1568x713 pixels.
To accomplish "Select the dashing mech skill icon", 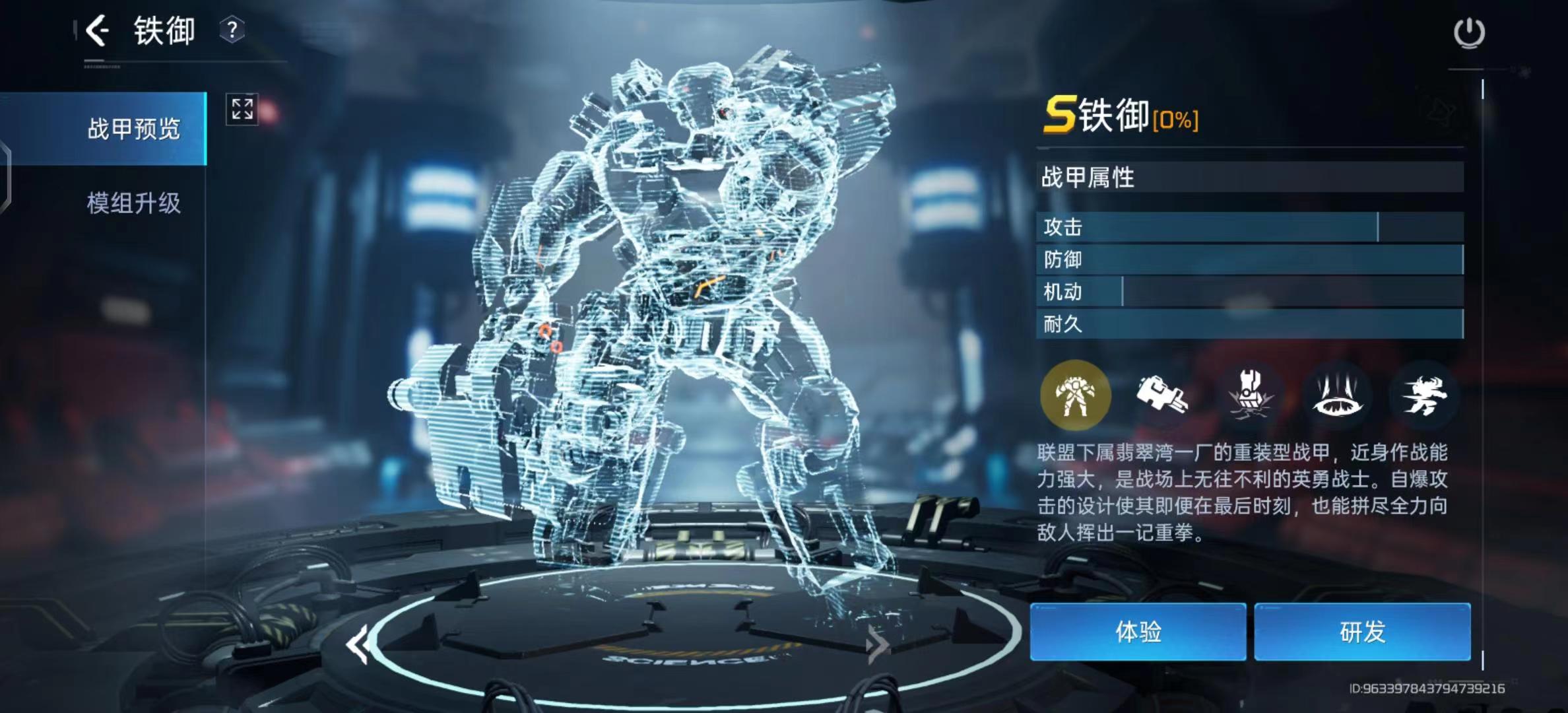I will 1424,395.
